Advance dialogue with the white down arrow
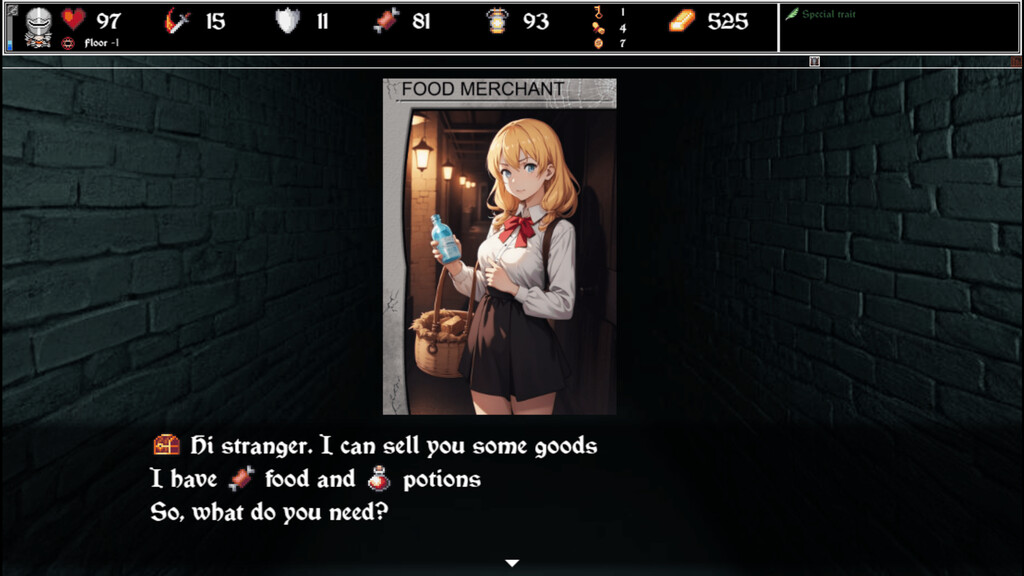1024x576 pixels. [x=512, y=563]
